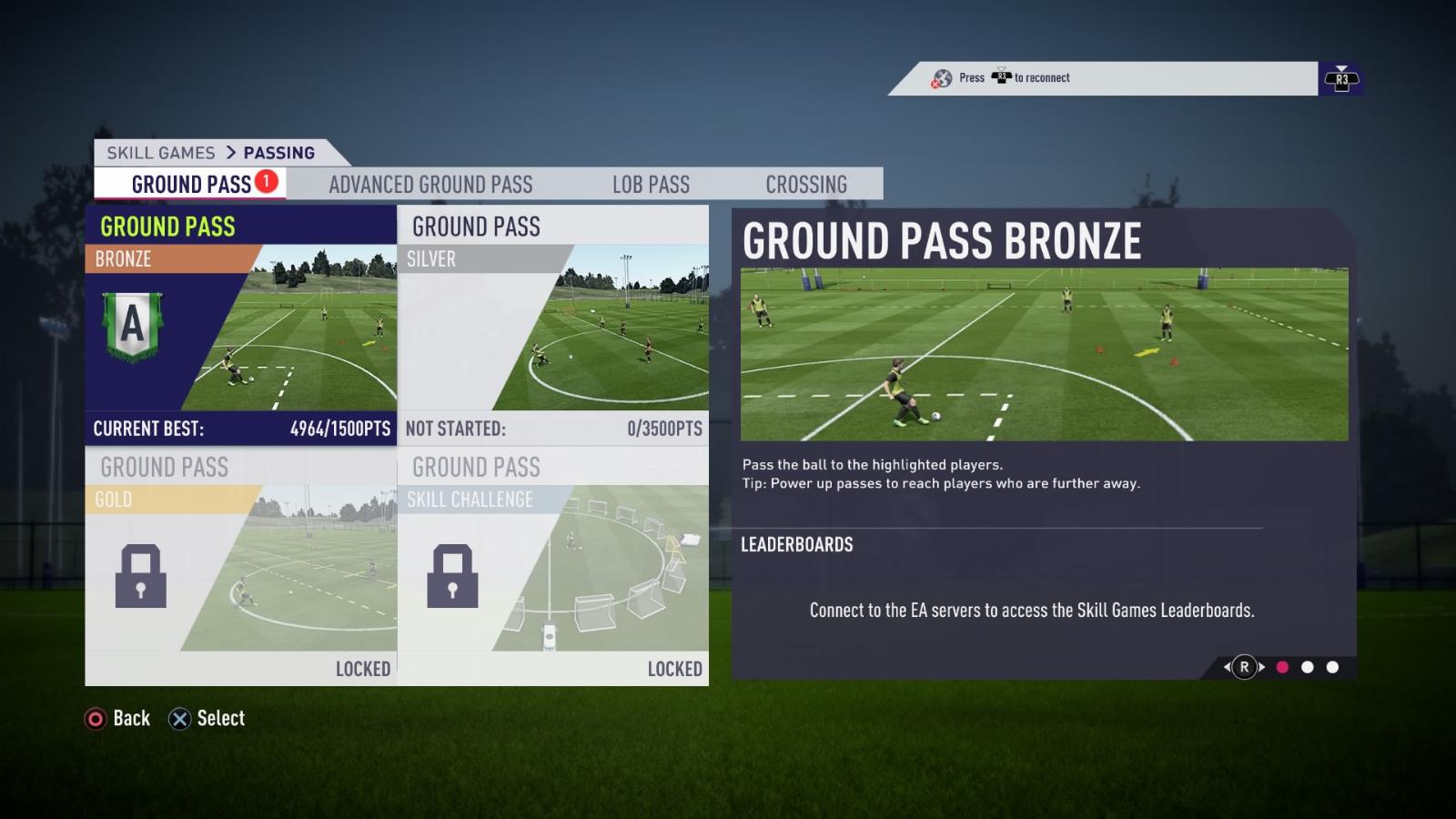The width and height of the screenshot is (1456, 819).
Task: Select the Crossing tab
Action: (x=806, y=184)
